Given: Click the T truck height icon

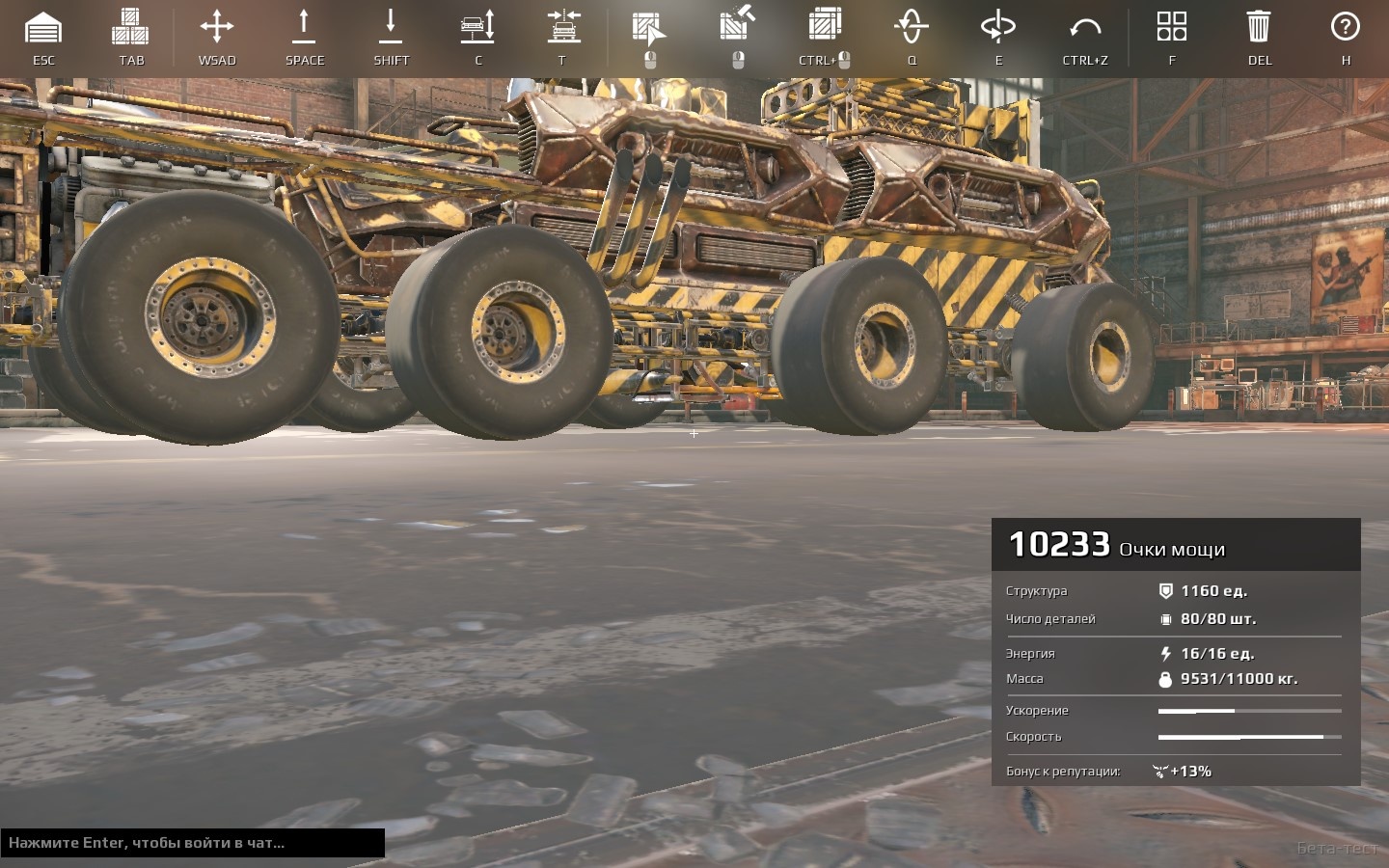Looking at the screenshot, I should pos(563,29).
